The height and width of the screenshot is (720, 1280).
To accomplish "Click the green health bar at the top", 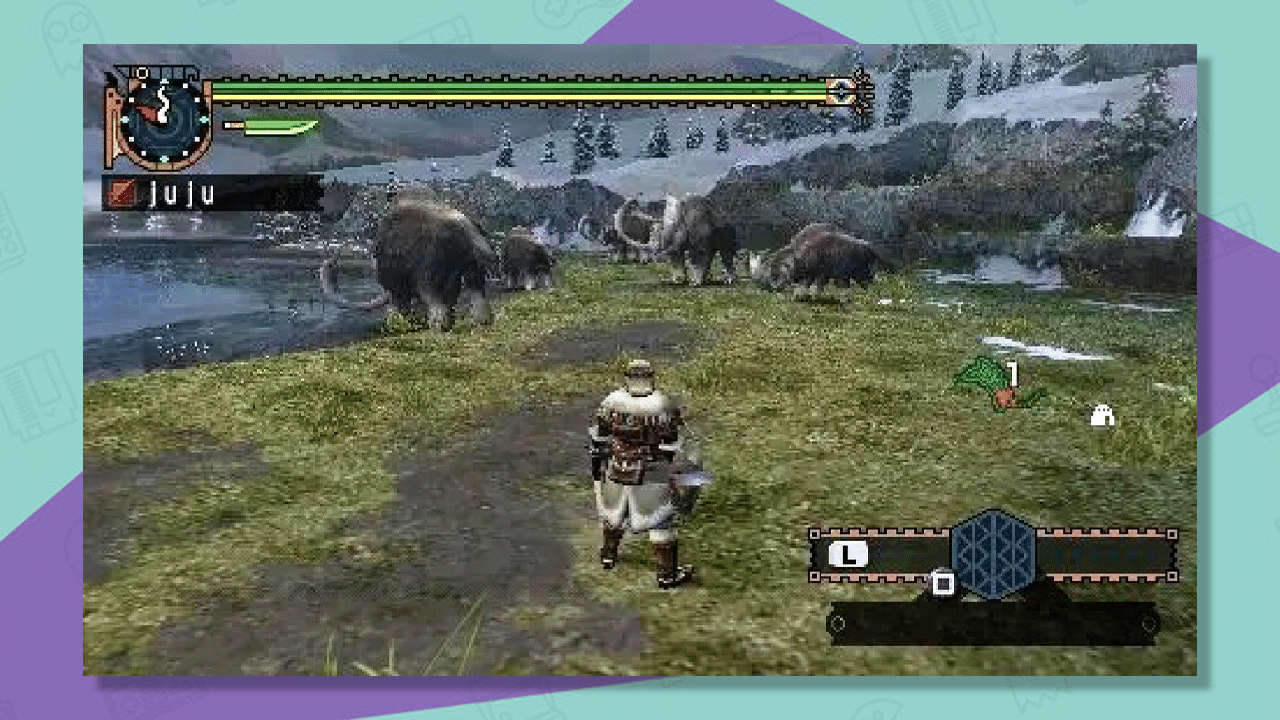I will pos(520,90).
